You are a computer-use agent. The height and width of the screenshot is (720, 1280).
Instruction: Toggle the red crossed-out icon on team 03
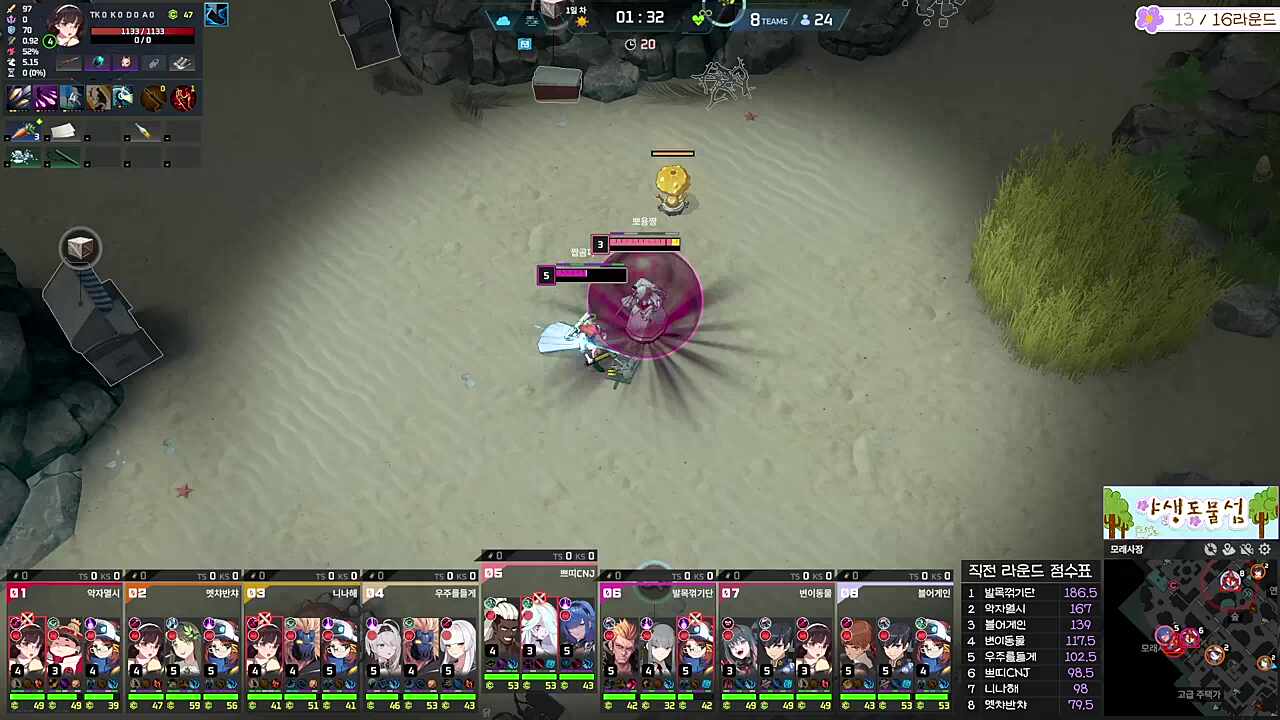264,618
